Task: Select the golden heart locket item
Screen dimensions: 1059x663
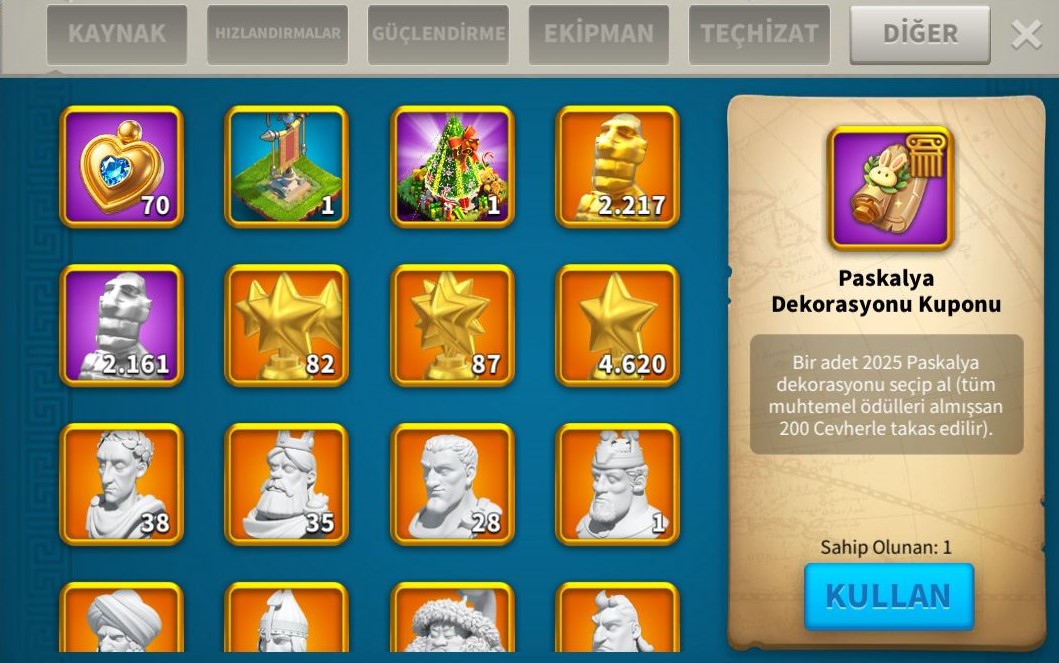Action: [x=122, y=166]
